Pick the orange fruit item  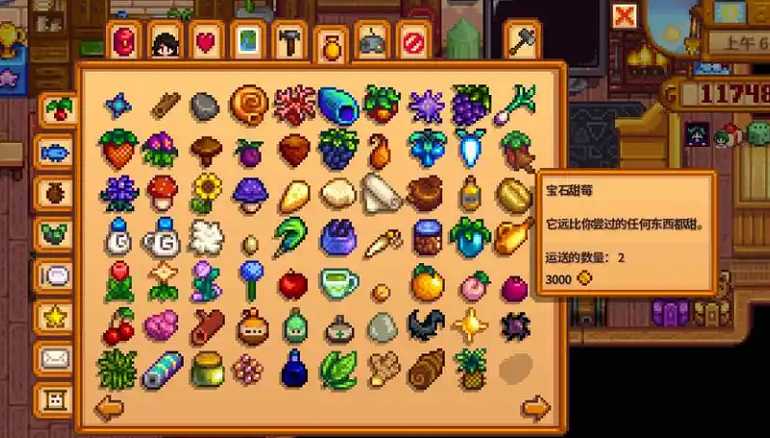coord(425,281)
